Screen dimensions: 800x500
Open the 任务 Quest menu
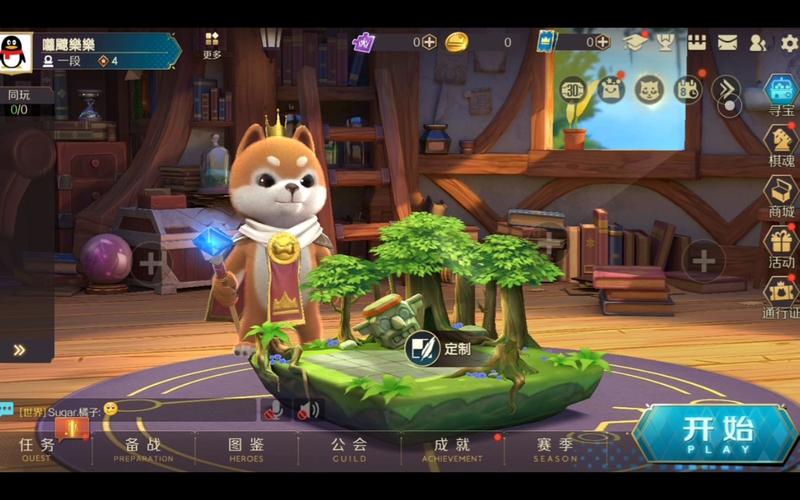[37, 448]
